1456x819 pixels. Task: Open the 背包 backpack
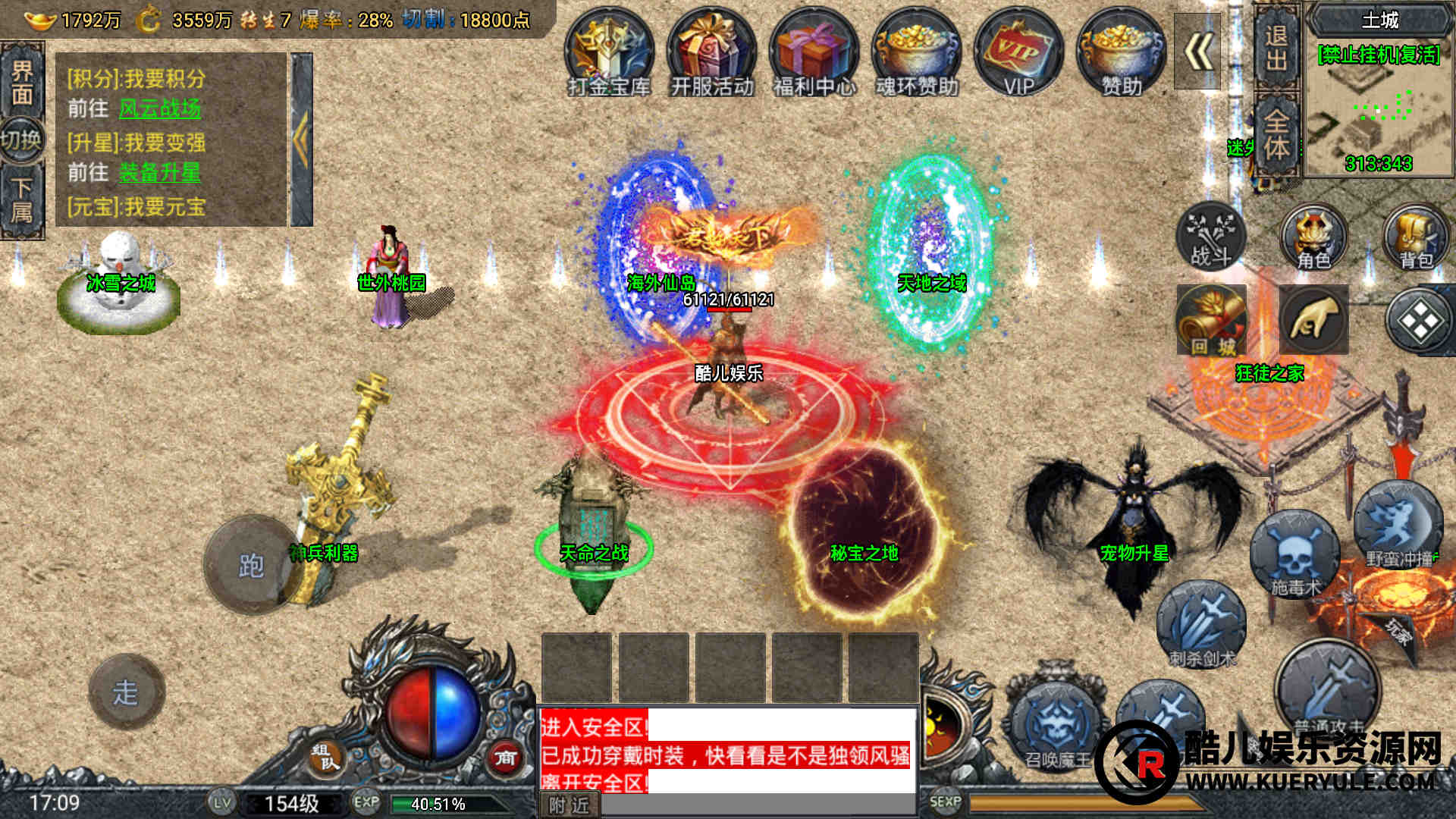click(x=1415, y=237)
